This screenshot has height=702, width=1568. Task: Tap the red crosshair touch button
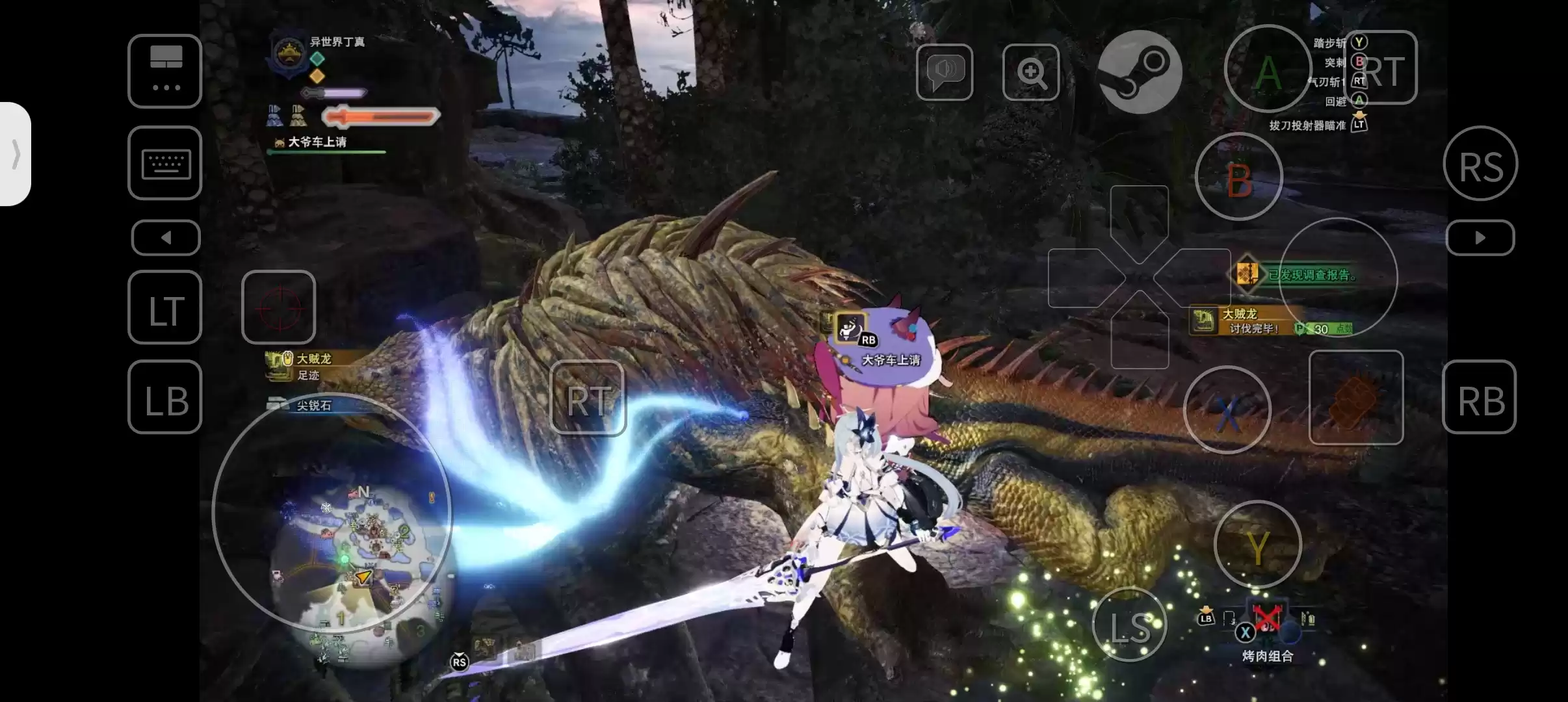point(279,307)
